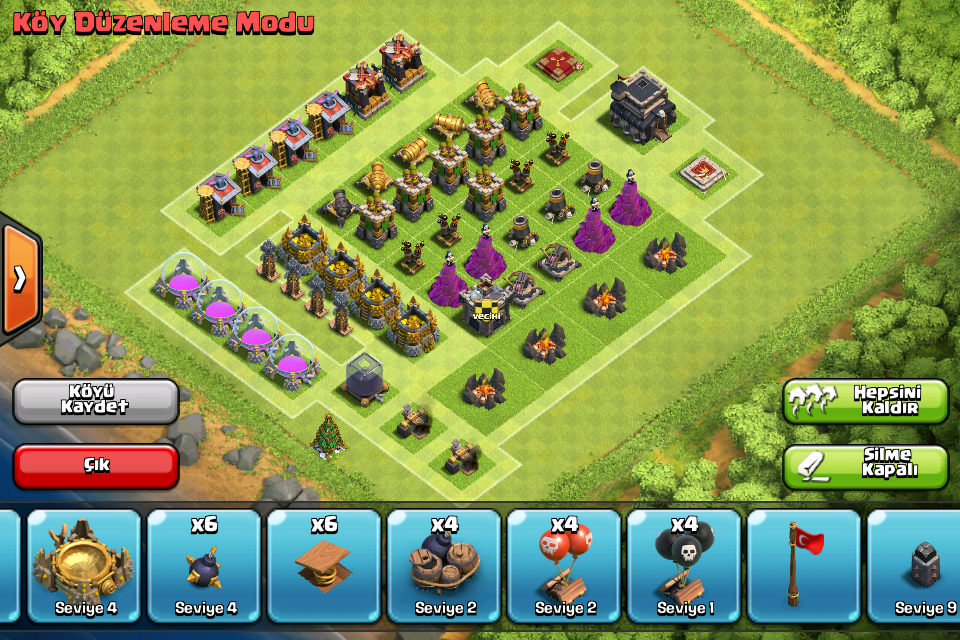The image size is (960, 640).
Task: Choose the black skull balloon mine slot
Action: pos(684,567)
